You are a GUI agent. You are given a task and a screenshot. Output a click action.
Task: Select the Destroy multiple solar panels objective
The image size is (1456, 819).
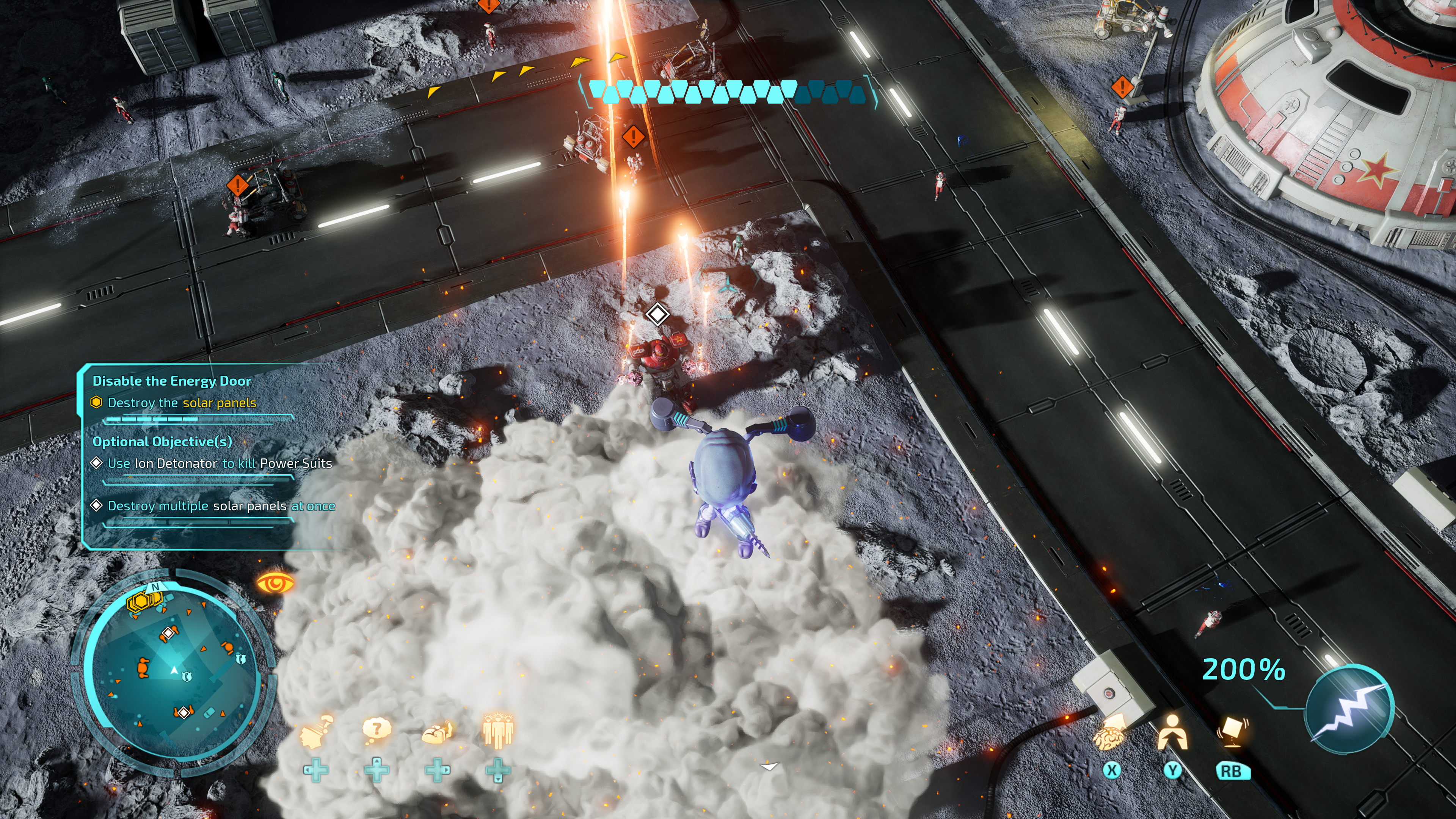(x=221, y=507)
